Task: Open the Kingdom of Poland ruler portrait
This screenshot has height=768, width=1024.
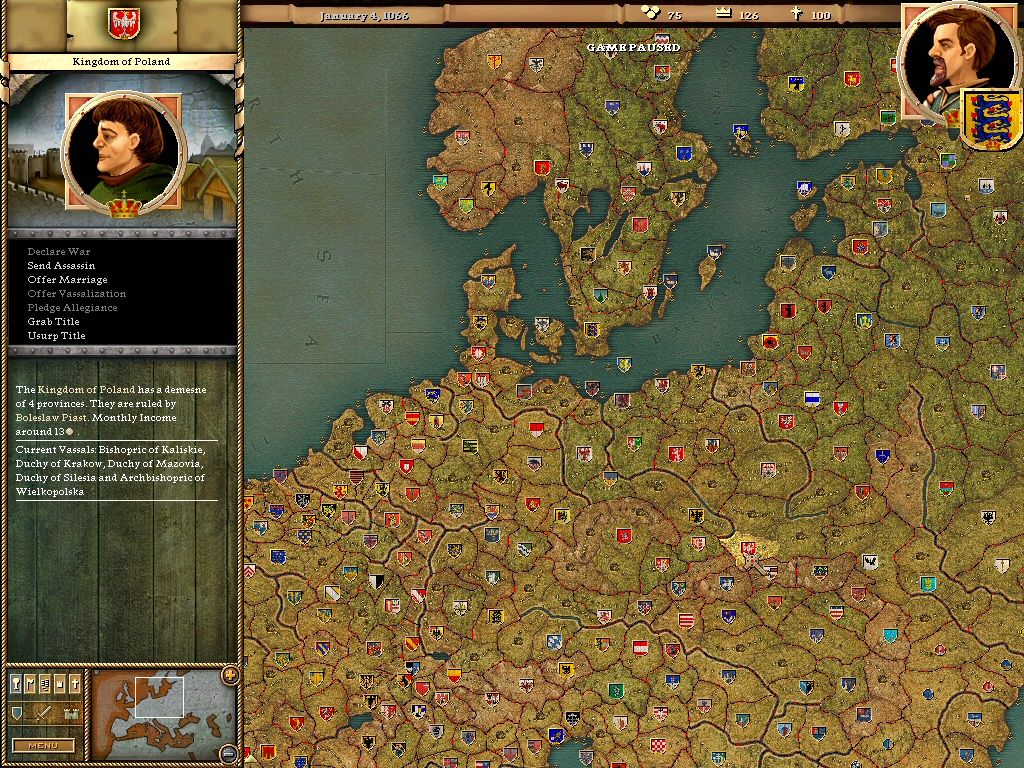Action: 123,152
